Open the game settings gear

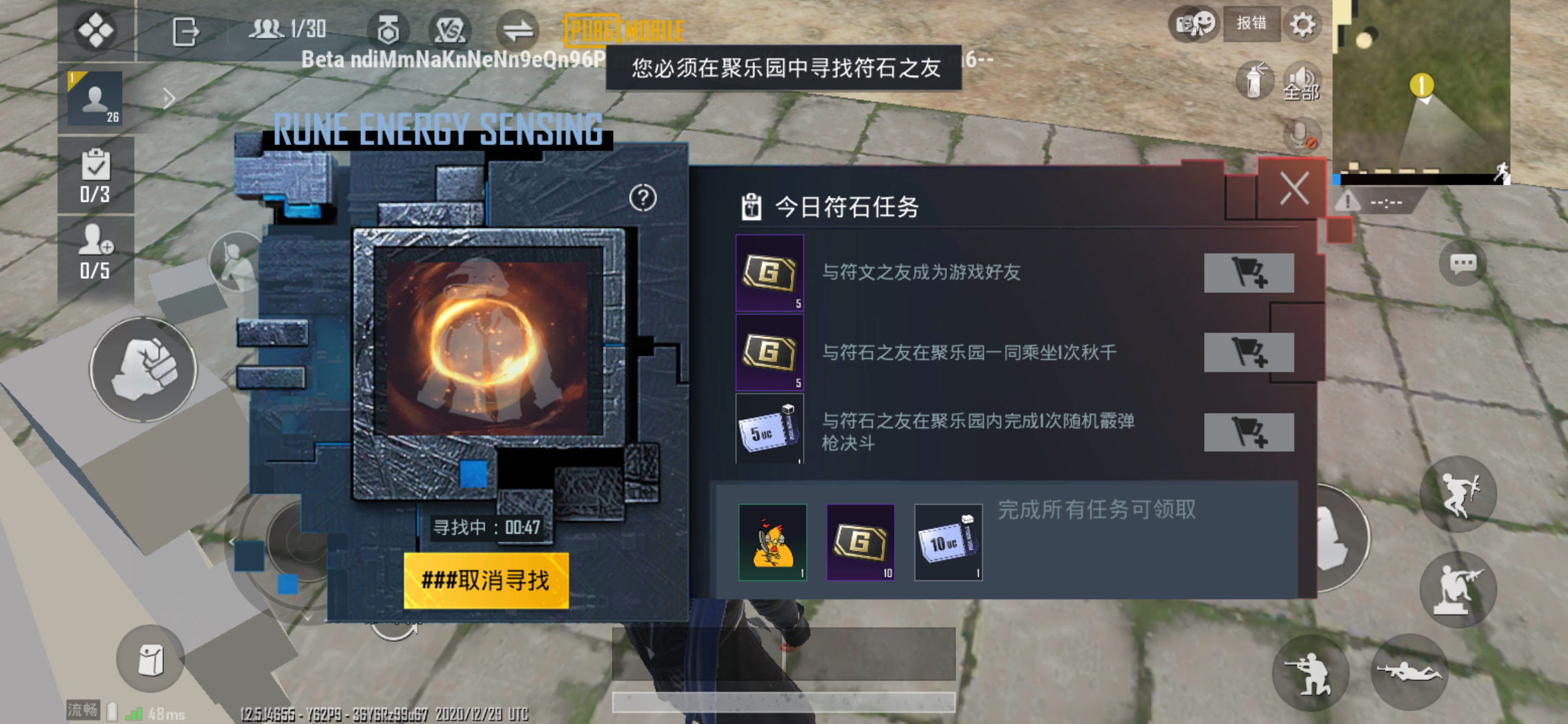tap(1302, 25)
